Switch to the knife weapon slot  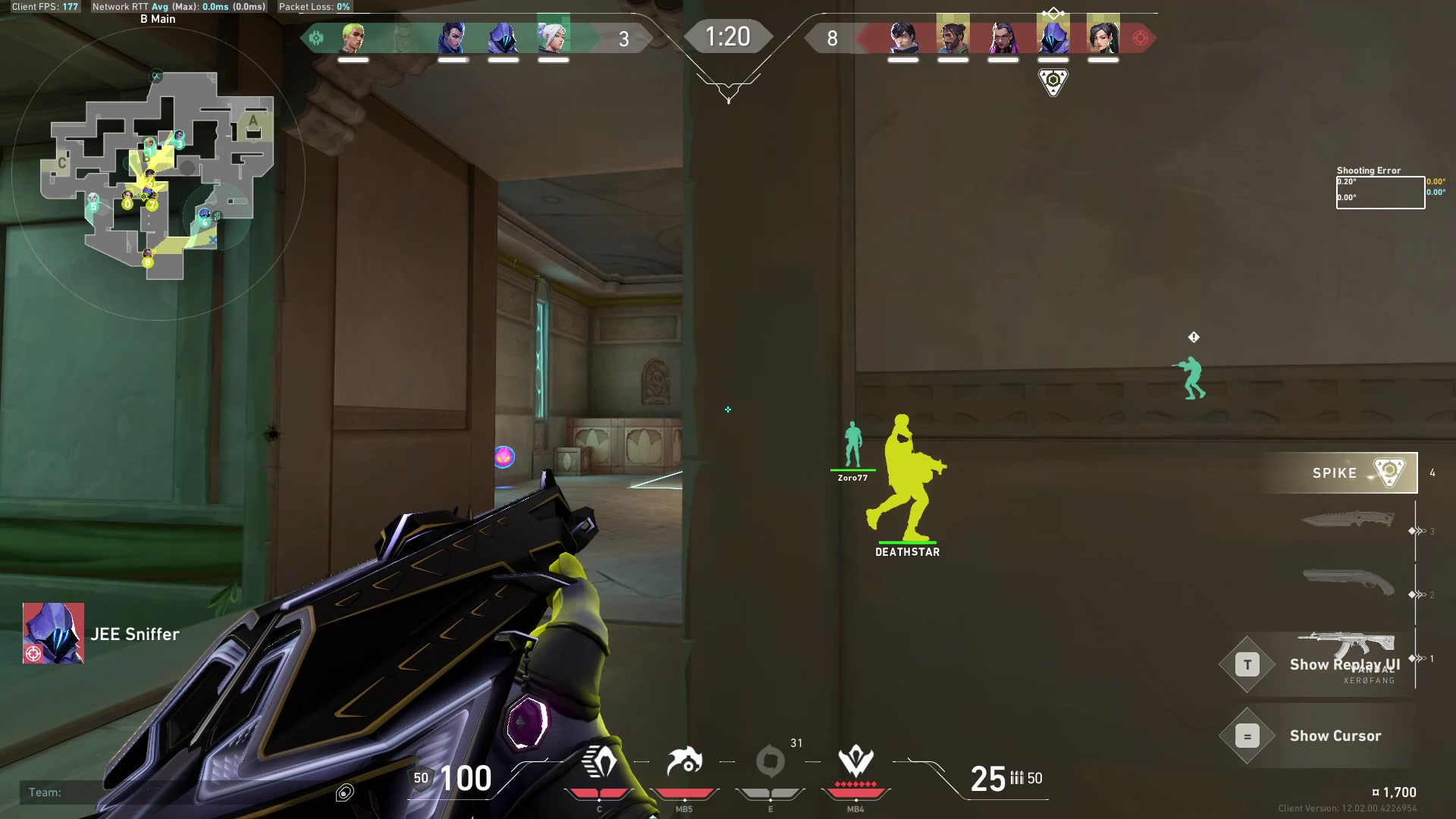tap(1348, 520)
